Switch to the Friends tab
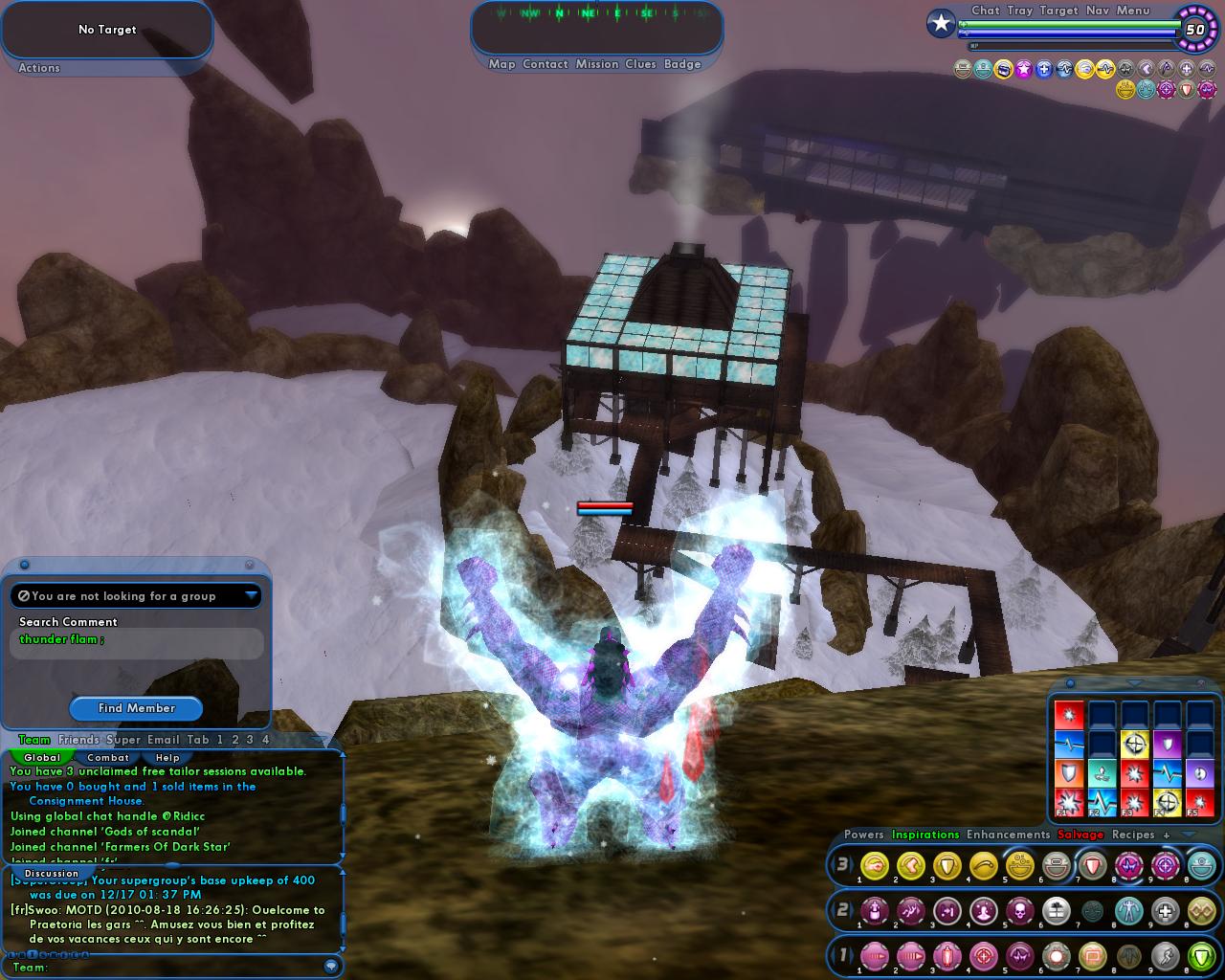This screenshot has height=980, width=1225. click(x=78, y=740)
